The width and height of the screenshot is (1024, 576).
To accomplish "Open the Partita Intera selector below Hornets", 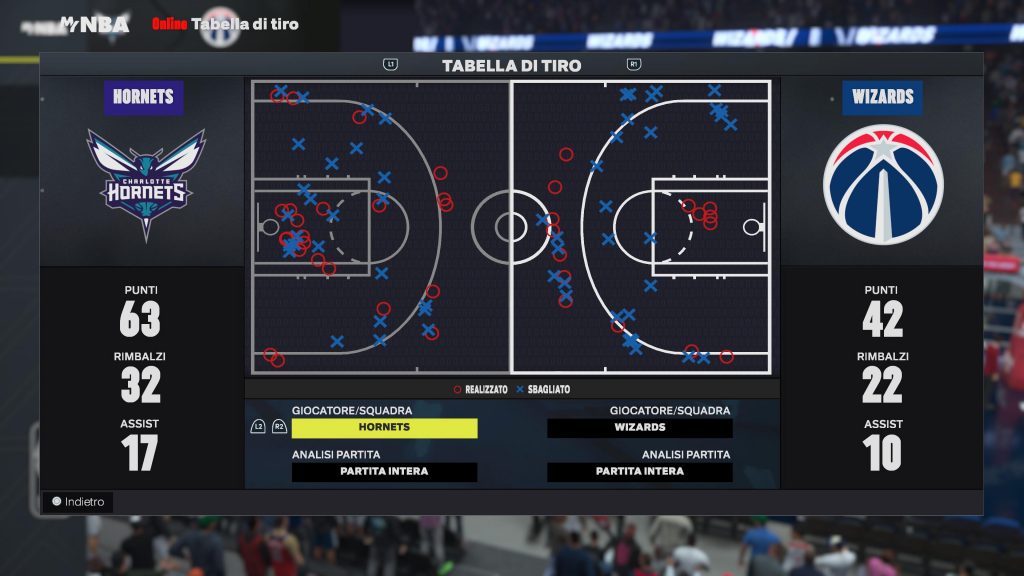I will click(x=384, y=472).
